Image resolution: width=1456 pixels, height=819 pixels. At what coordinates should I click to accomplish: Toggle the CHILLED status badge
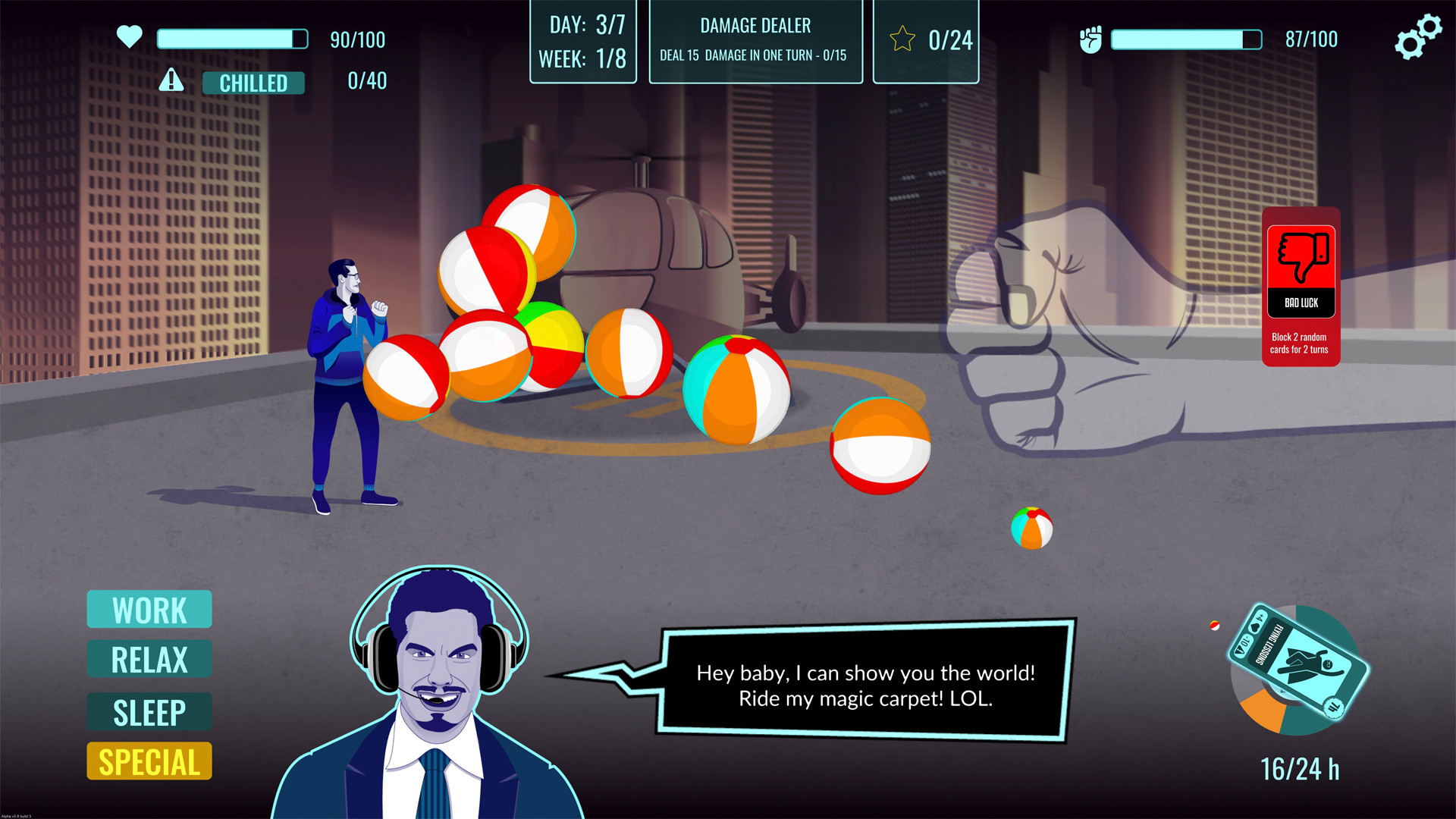pyautogui.click(x=254, y=83)
